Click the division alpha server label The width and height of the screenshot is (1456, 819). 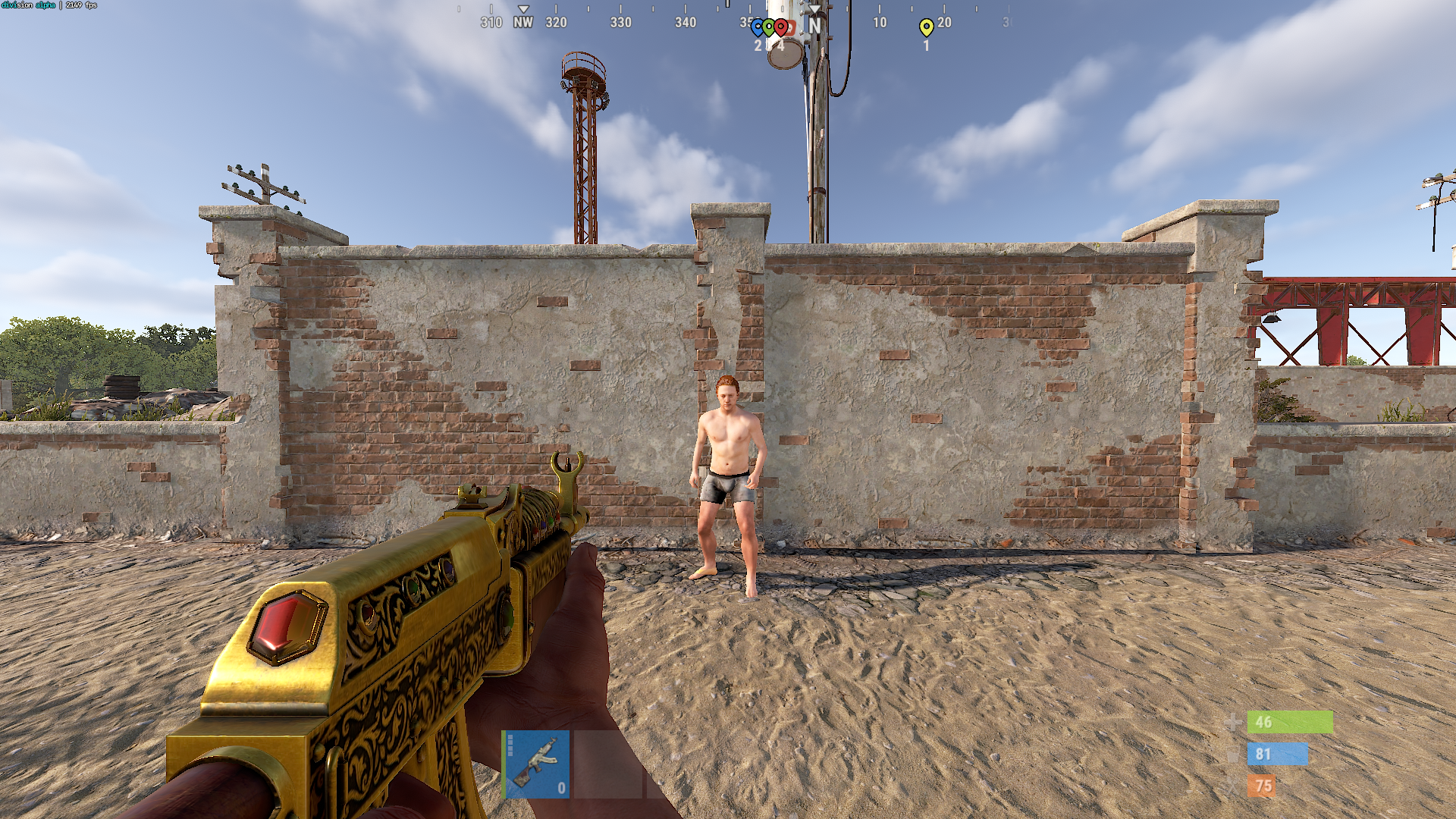pyautogui.click(x=29, y=4)
